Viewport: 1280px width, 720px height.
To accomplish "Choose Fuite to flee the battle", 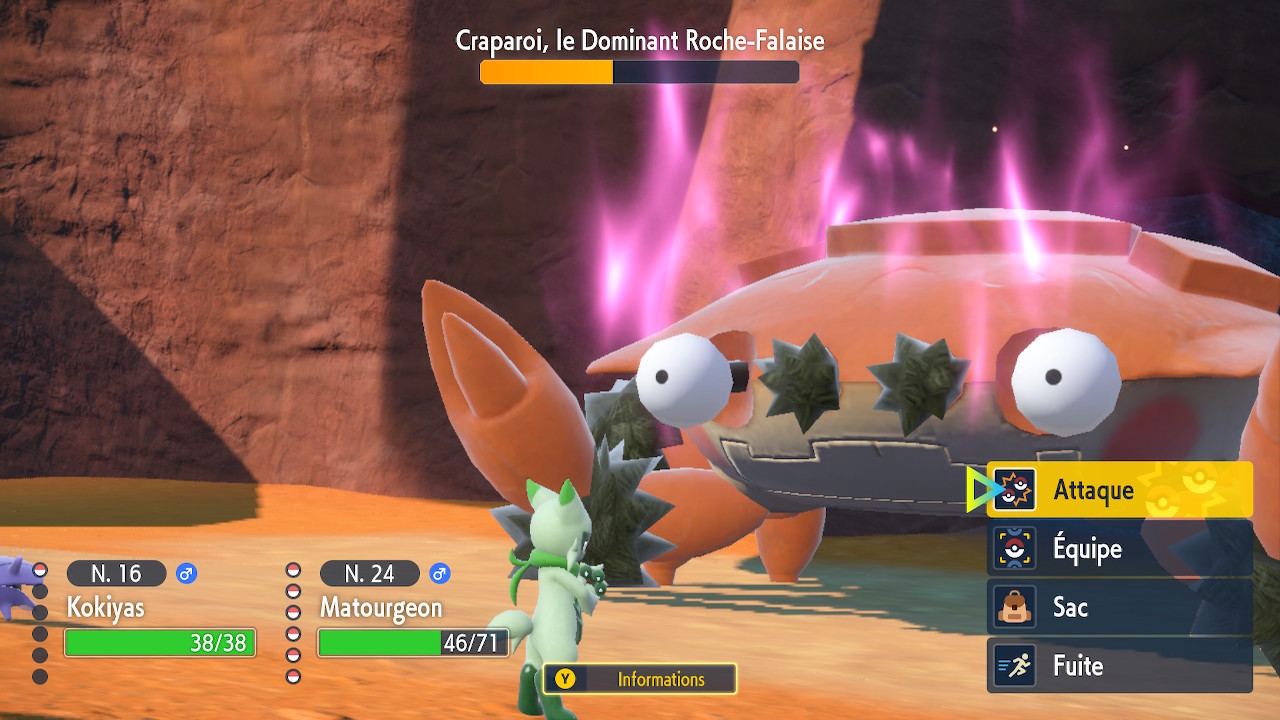I will point(1119,666).
